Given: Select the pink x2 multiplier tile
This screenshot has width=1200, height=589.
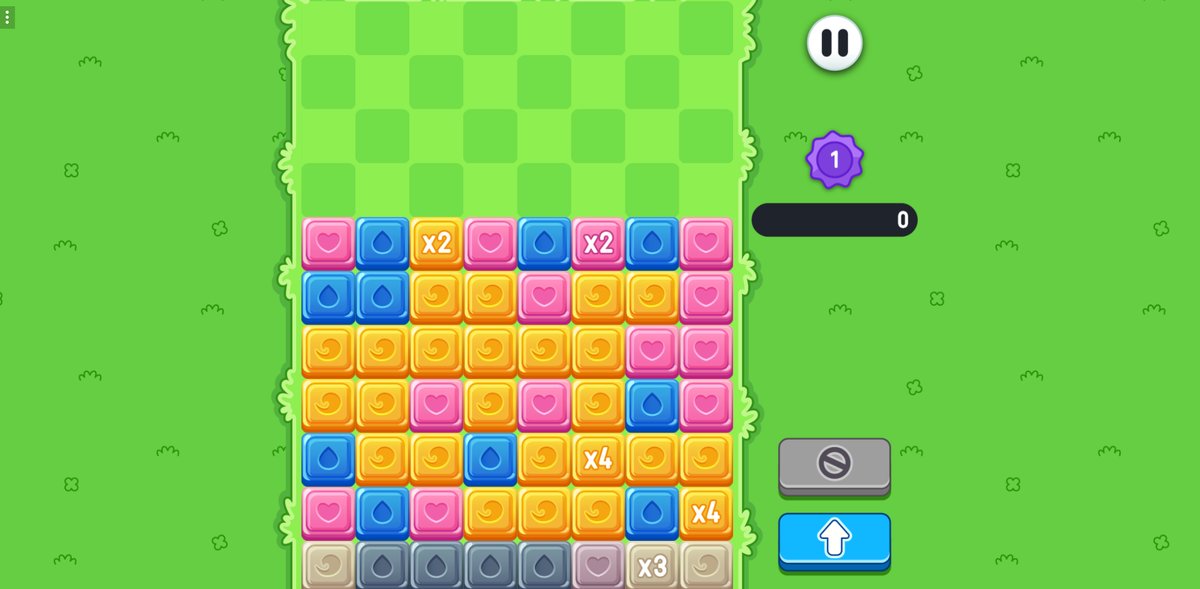Looking at the screenshot, I should point(598,243).
